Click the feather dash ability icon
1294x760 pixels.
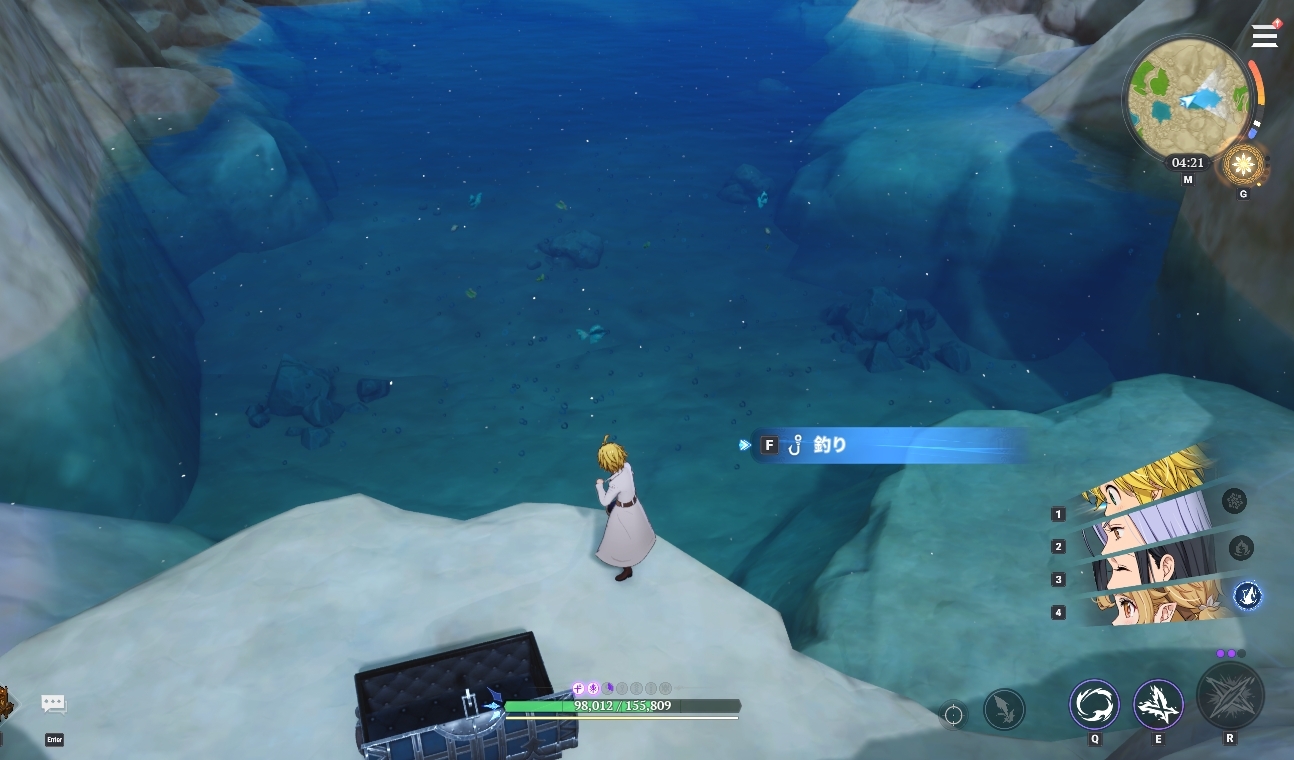[1004, 709]
